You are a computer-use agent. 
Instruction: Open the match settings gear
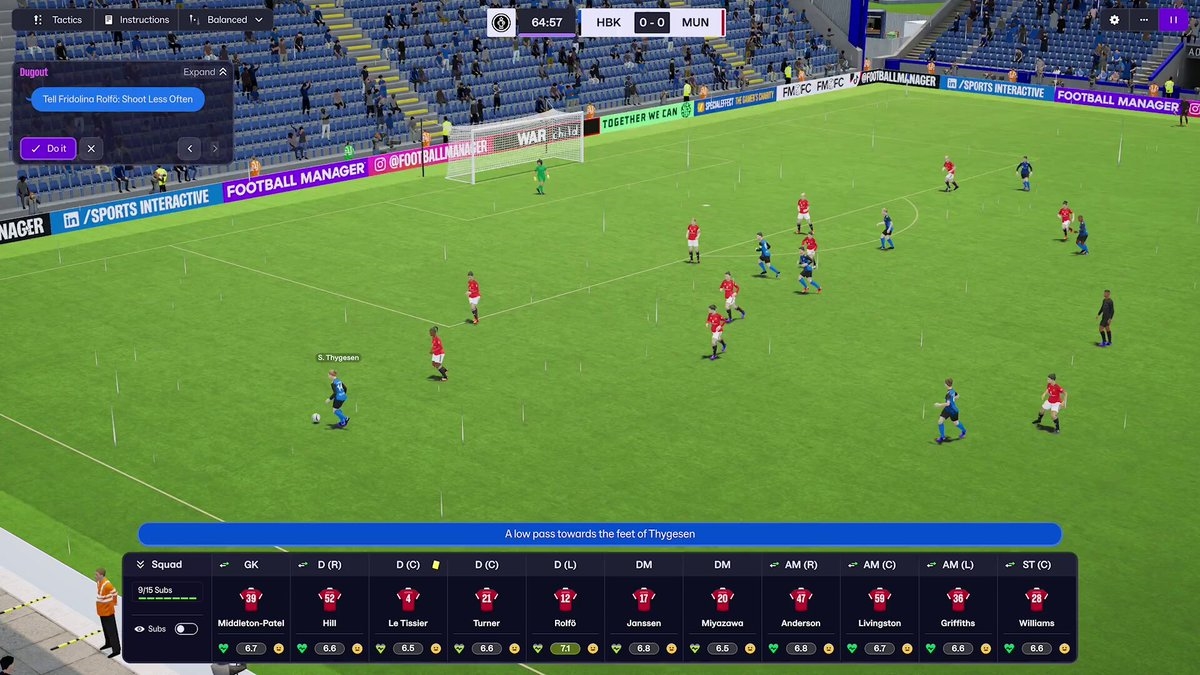pos(1115,20)
